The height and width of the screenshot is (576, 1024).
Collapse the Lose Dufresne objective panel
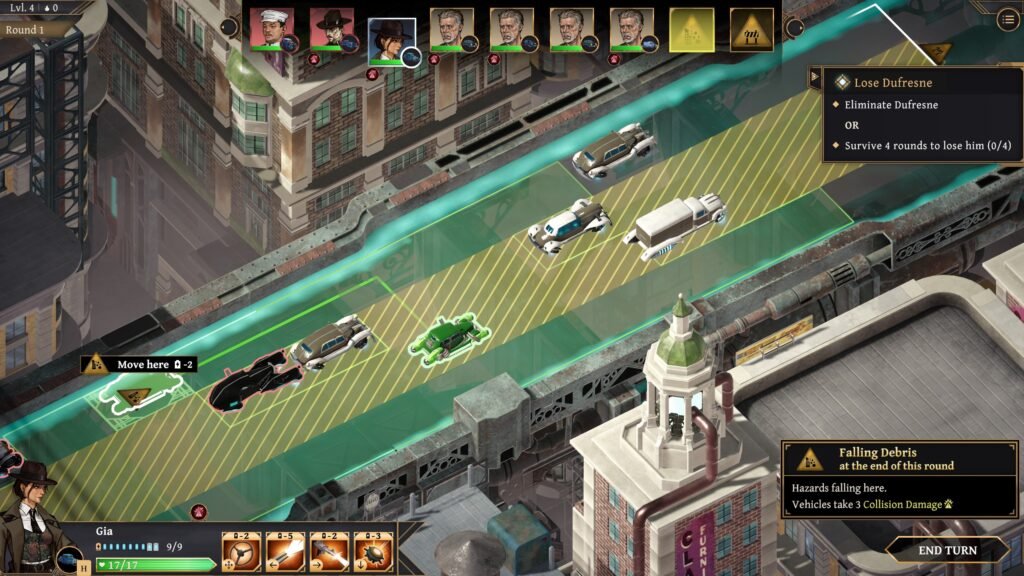[x=816, y=80]
